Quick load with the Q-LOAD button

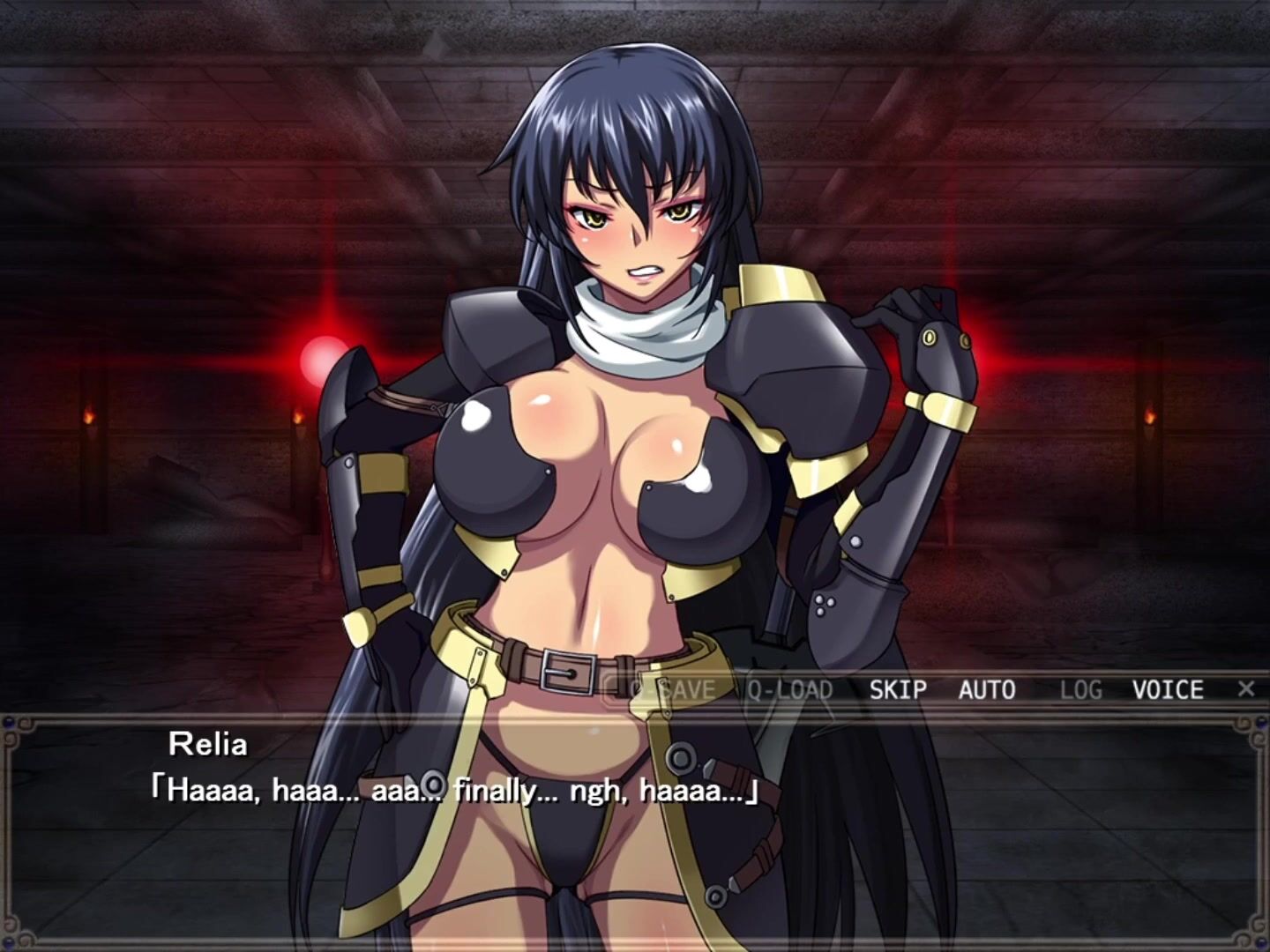[790, 689]
